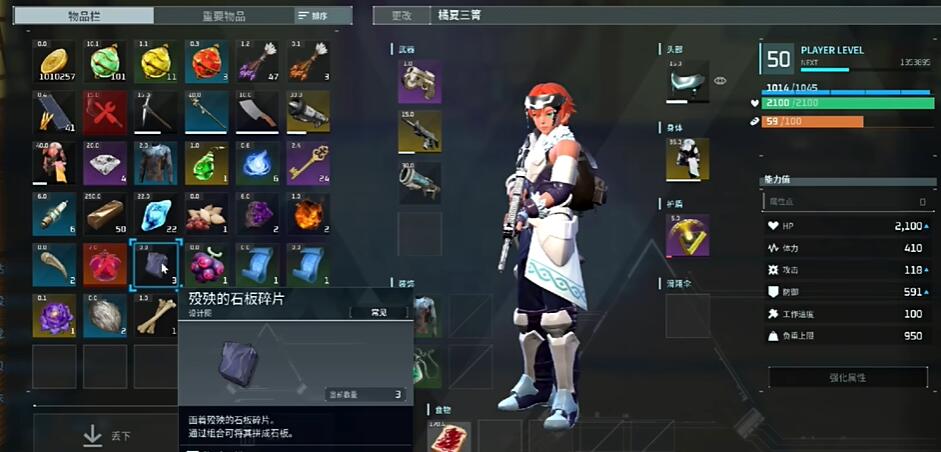
Task: Select the gold coin stack slot
Action: (54, 62)
